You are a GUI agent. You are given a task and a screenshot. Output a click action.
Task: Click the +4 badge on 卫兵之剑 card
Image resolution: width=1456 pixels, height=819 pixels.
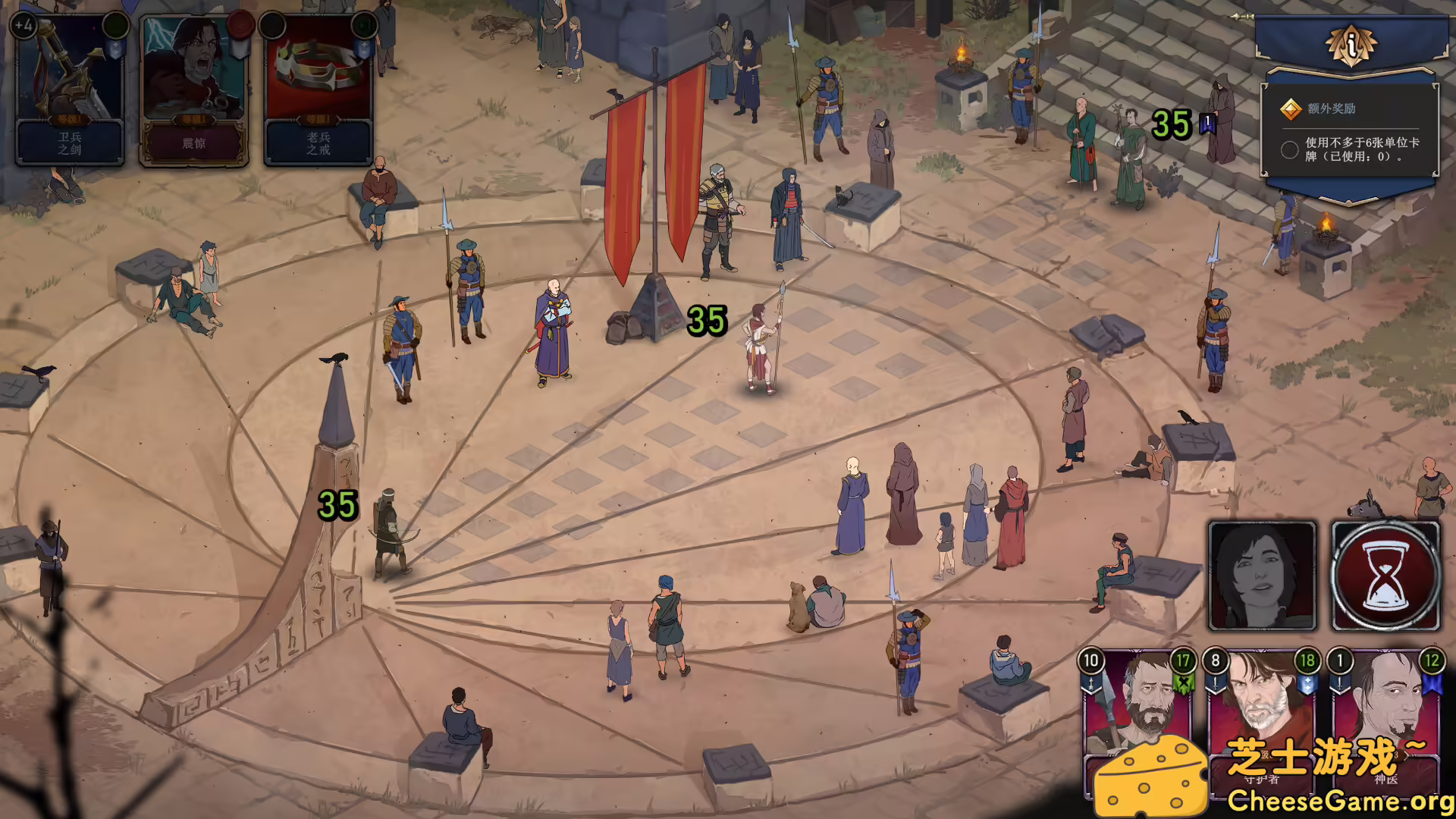tap(24, 25)
